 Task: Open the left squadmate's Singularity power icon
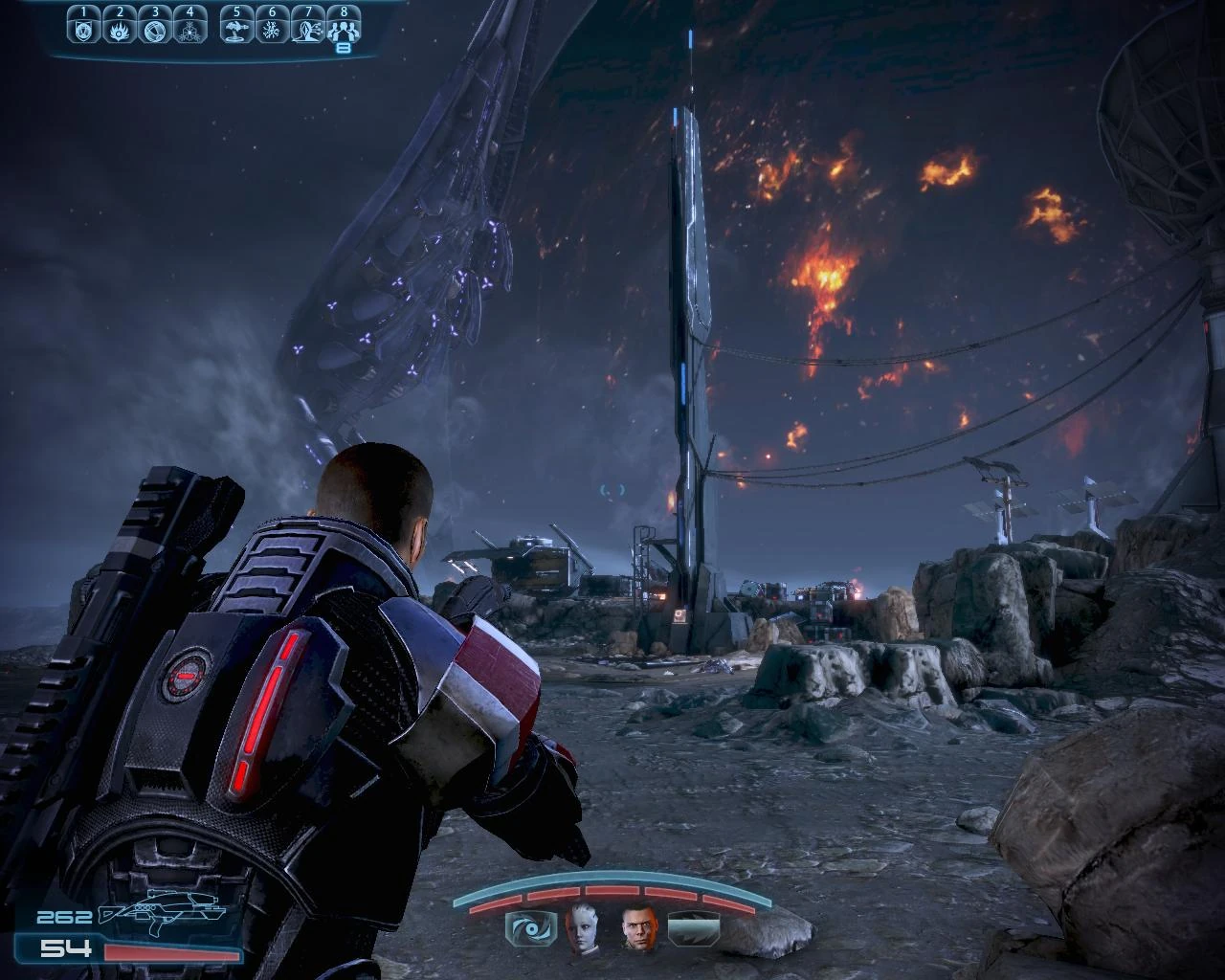point(530,928)
